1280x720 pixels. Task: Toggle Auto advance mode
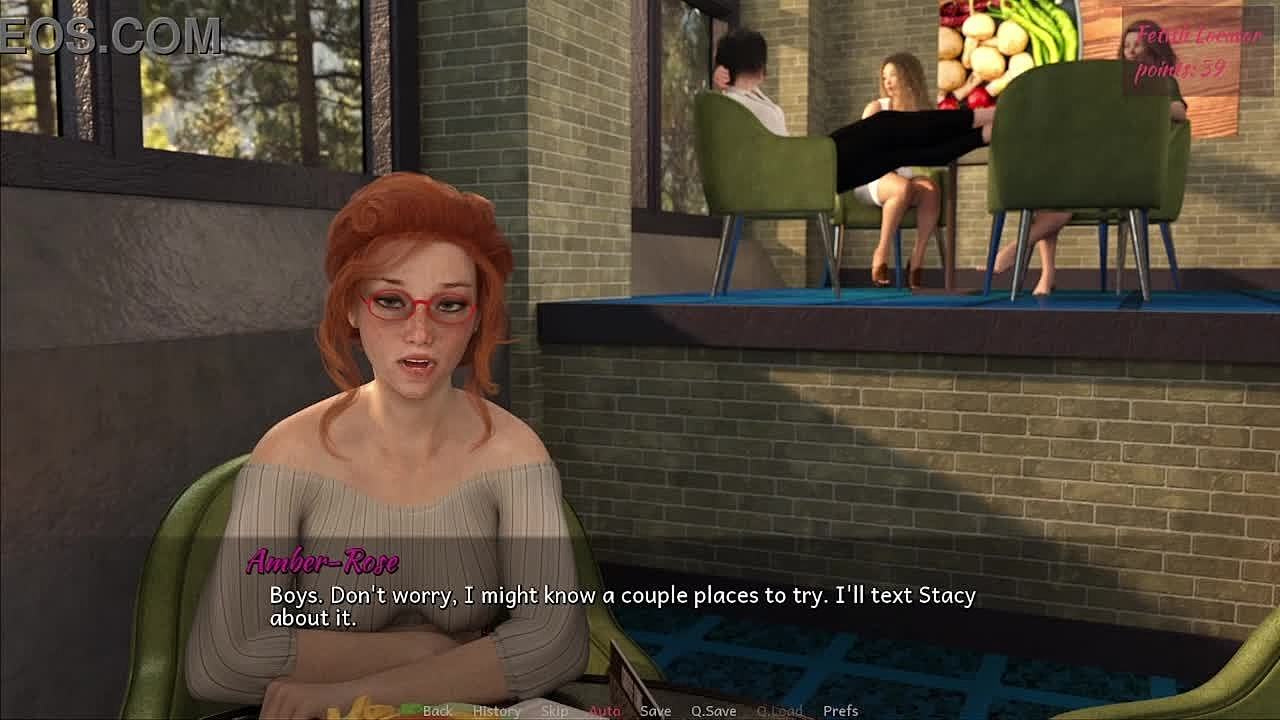pos(605,711)
